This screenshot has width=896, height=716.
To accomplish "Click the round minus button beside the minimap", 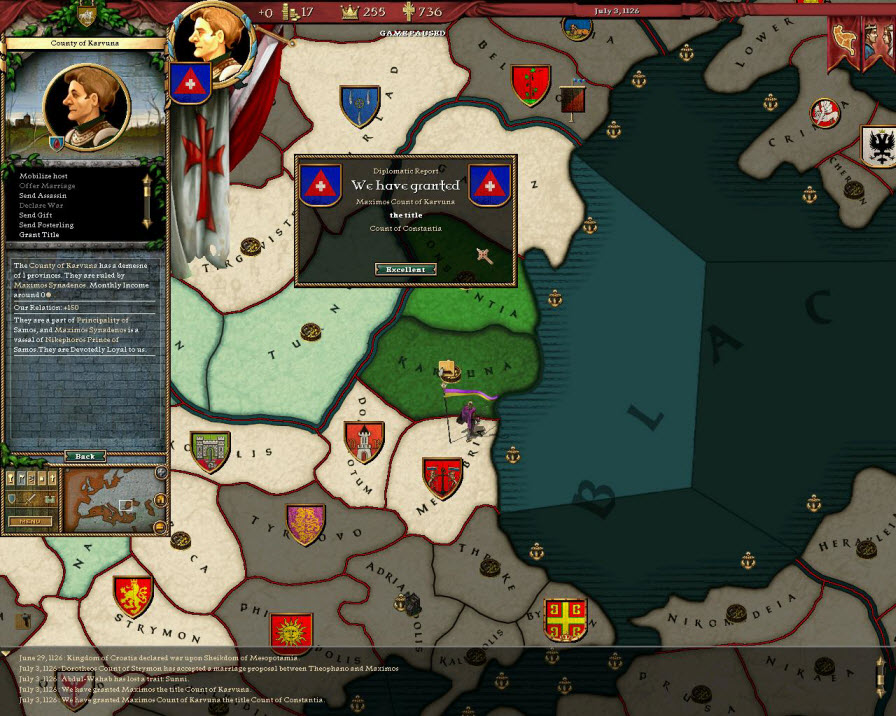I will pyautogui.click(x=161, y=526).
